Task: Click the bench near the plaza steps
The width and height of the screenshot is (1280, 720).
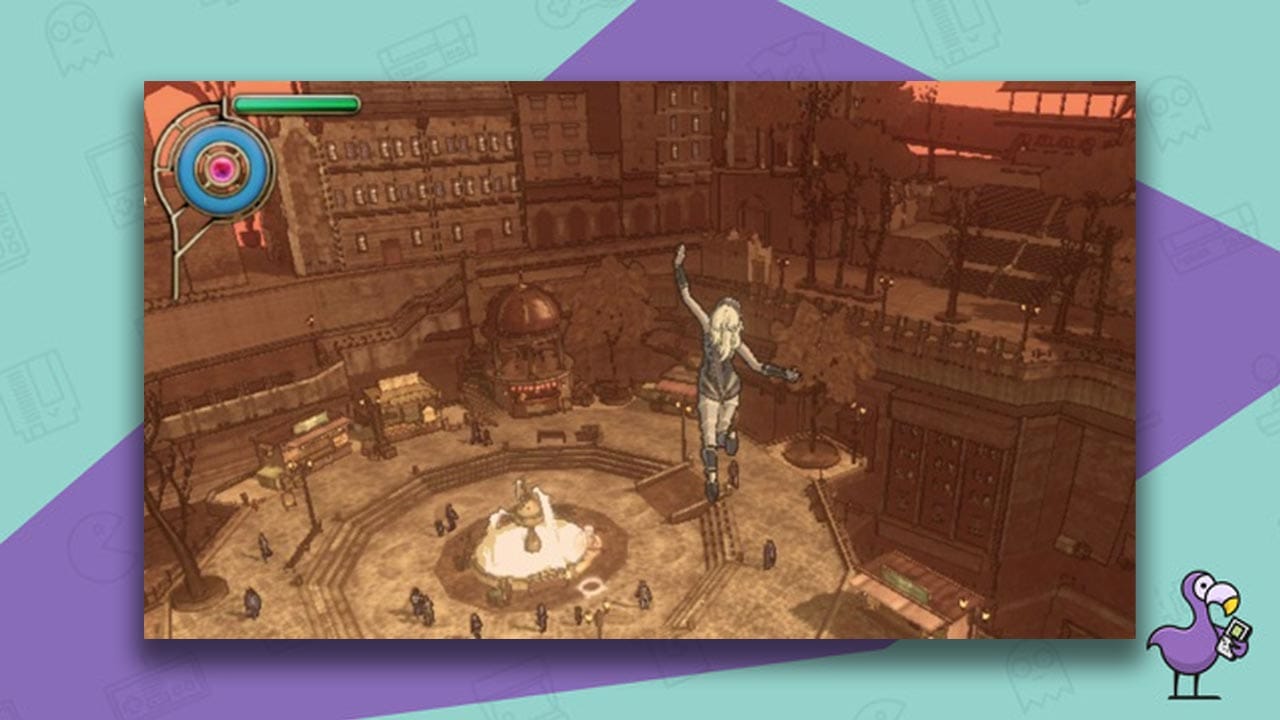Action: [x=550, y=436]
